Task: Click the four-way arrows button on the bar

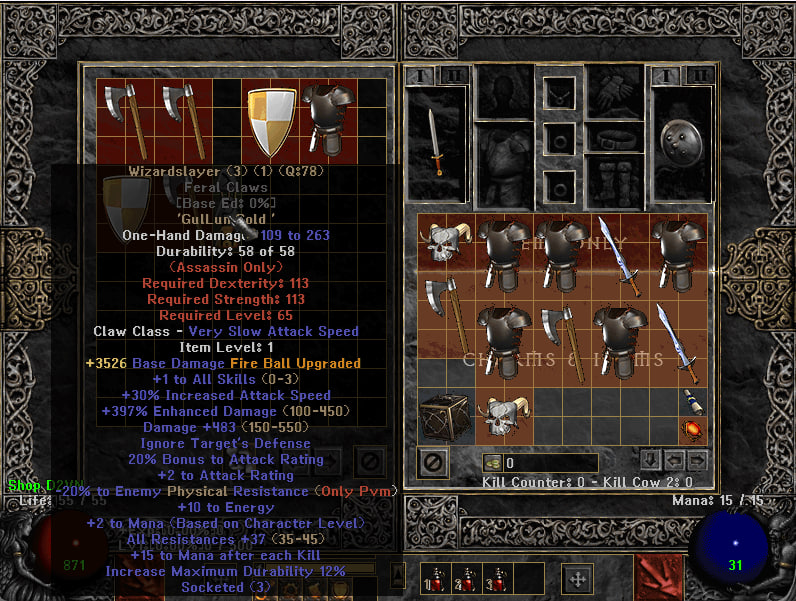Action: pyautogui.click(x=578, y=578)
